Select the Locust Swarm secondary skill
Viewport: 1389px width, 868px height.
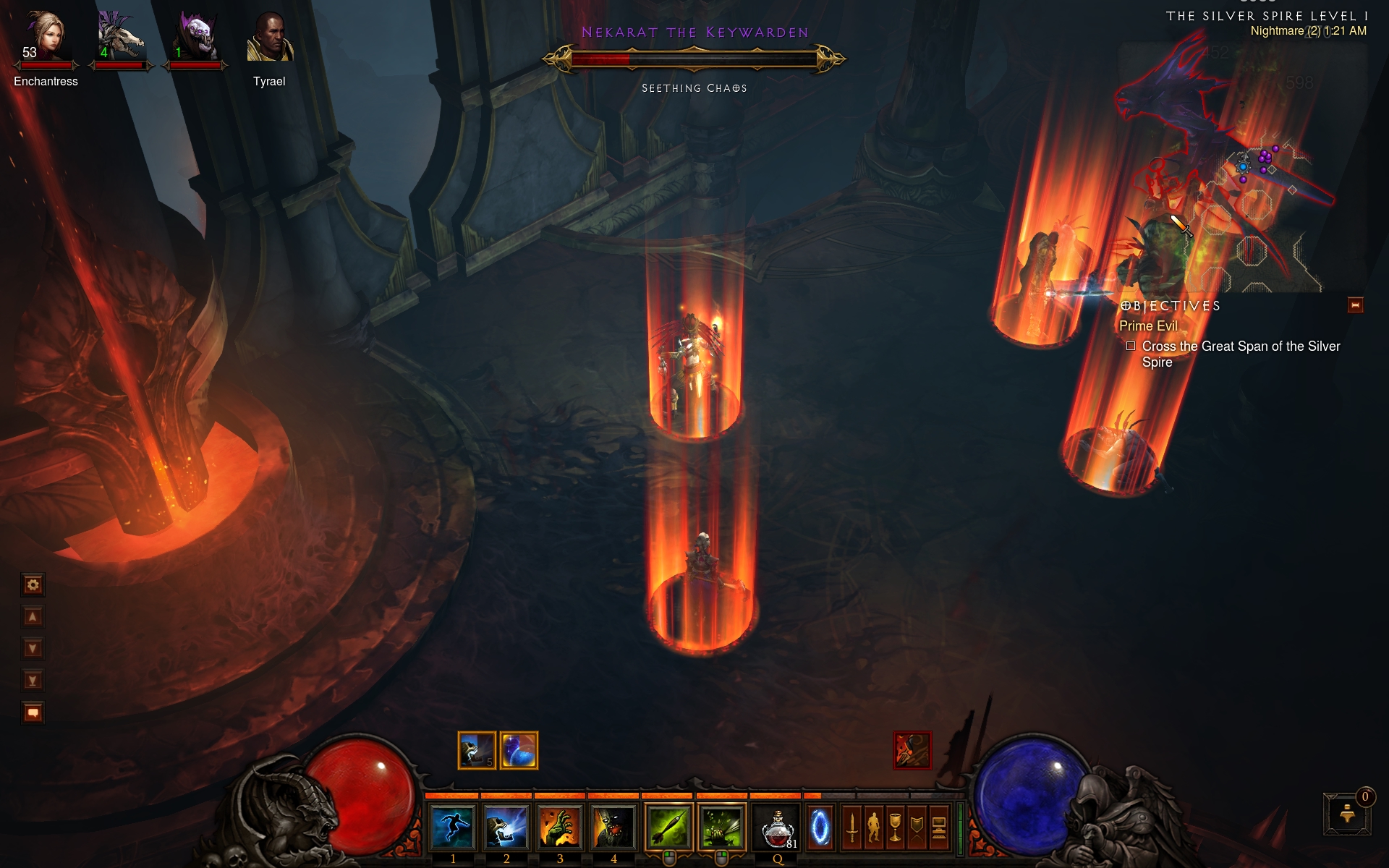(x=722, y=826)
